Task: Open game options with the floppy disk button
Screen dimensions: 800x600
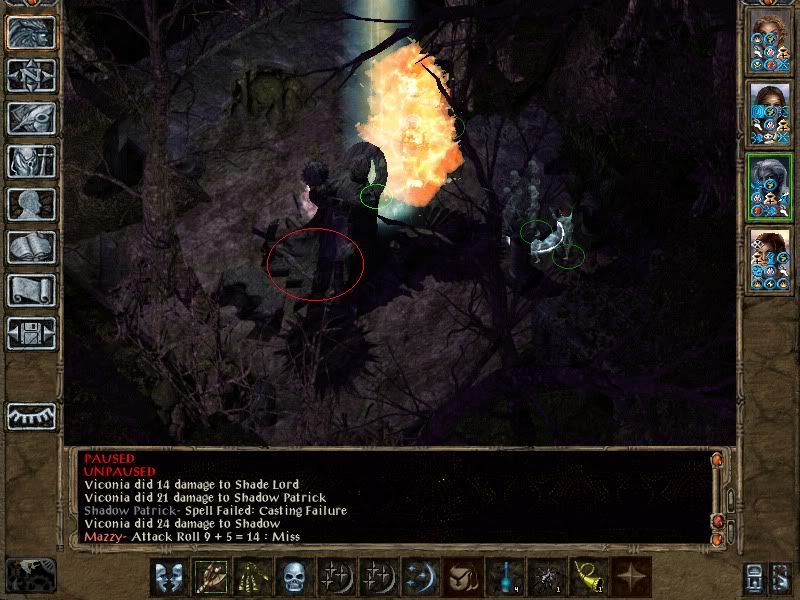Action: tap(31, 333)
